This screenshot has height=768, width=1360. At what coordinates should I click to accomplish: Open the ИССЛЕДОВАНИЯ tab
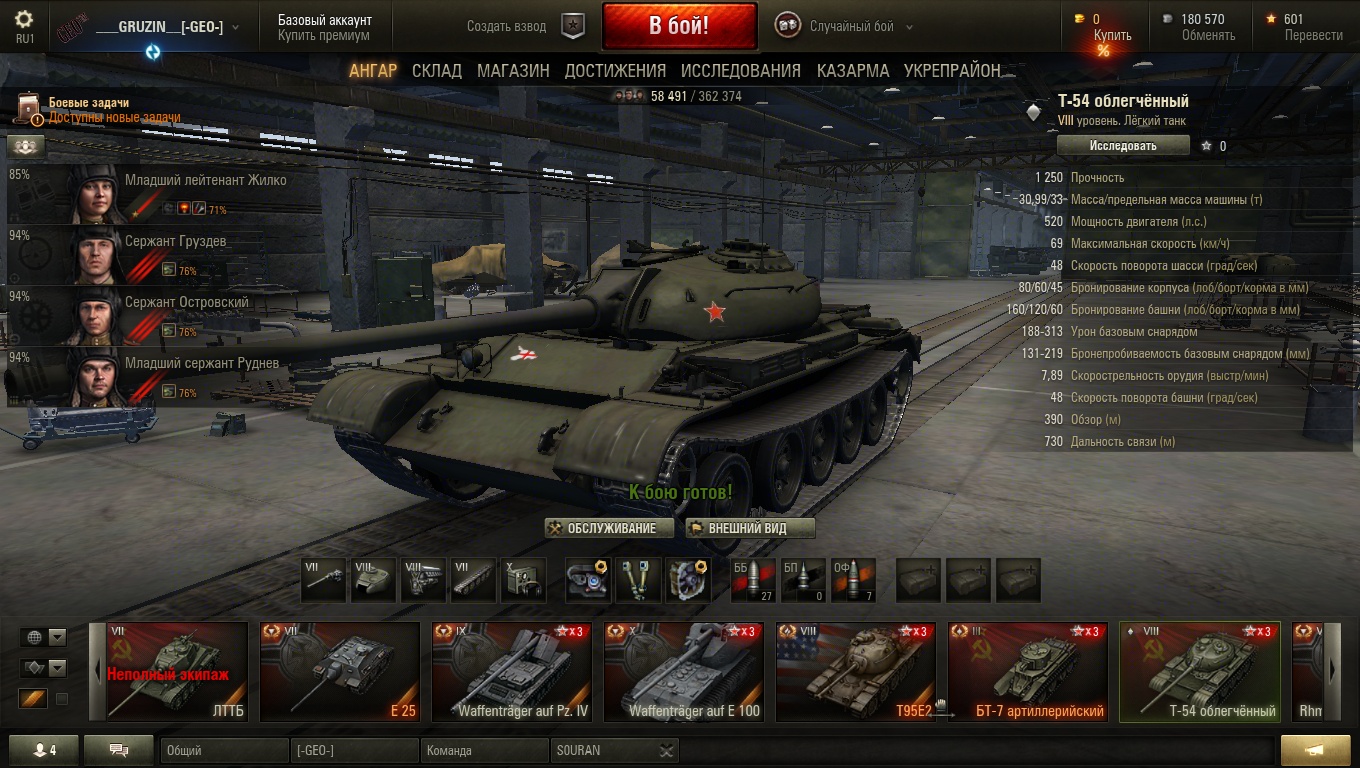(x=741, y=71)
